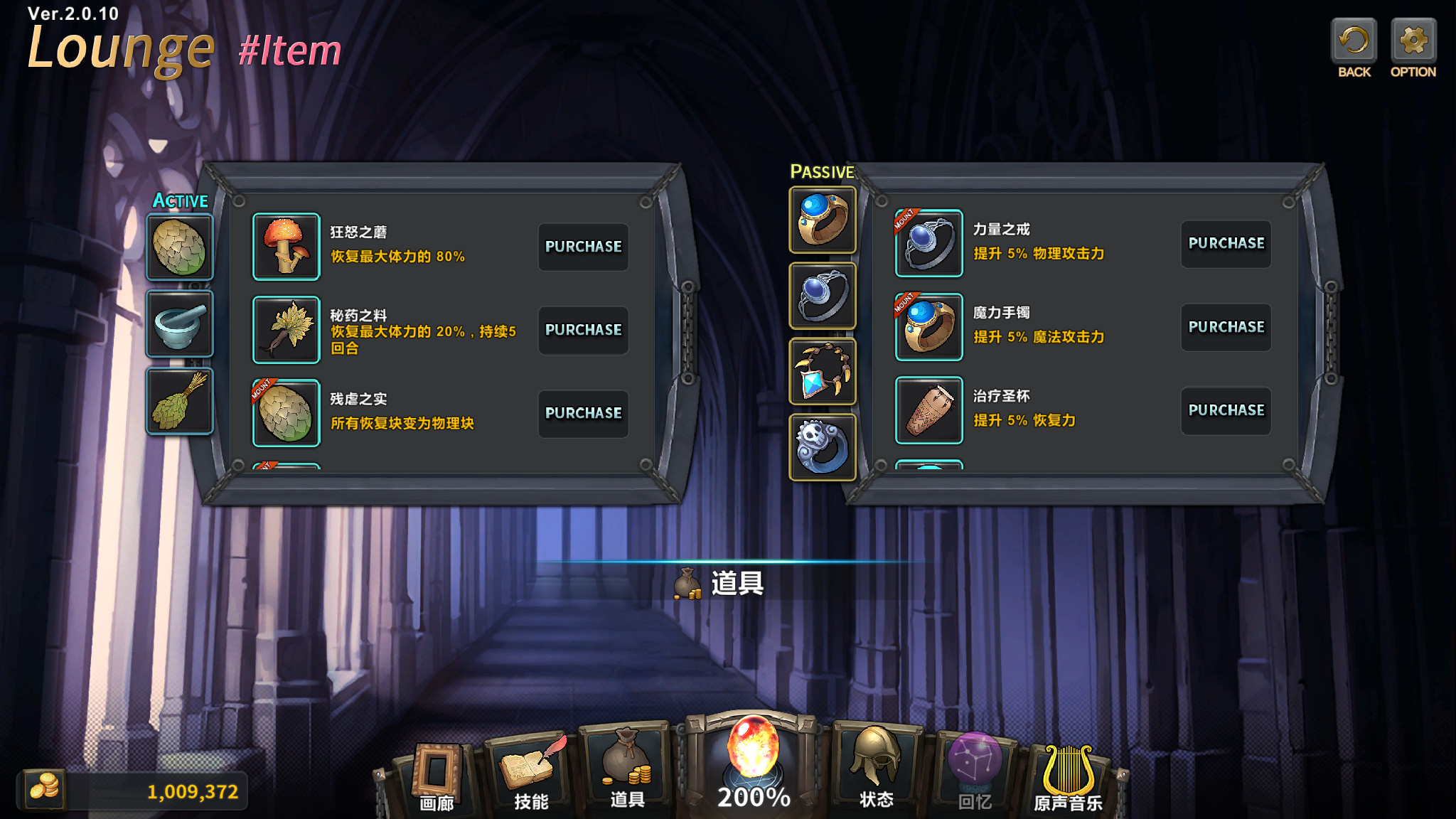Buy the 秘药之料 herb item

coord(583,330)
